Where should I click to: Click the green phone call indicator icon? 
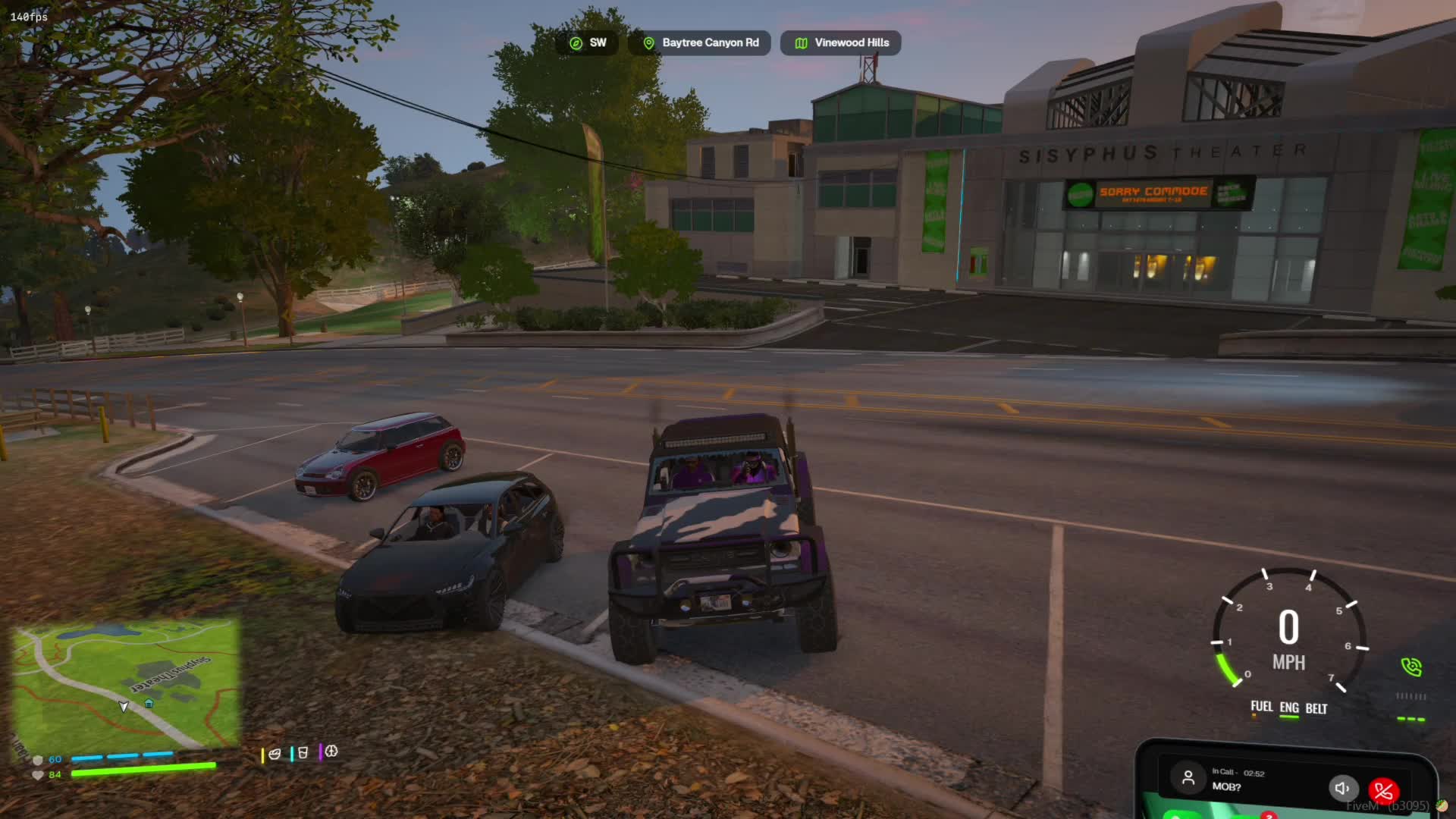pyautogui.click(x=1411, y=667)
